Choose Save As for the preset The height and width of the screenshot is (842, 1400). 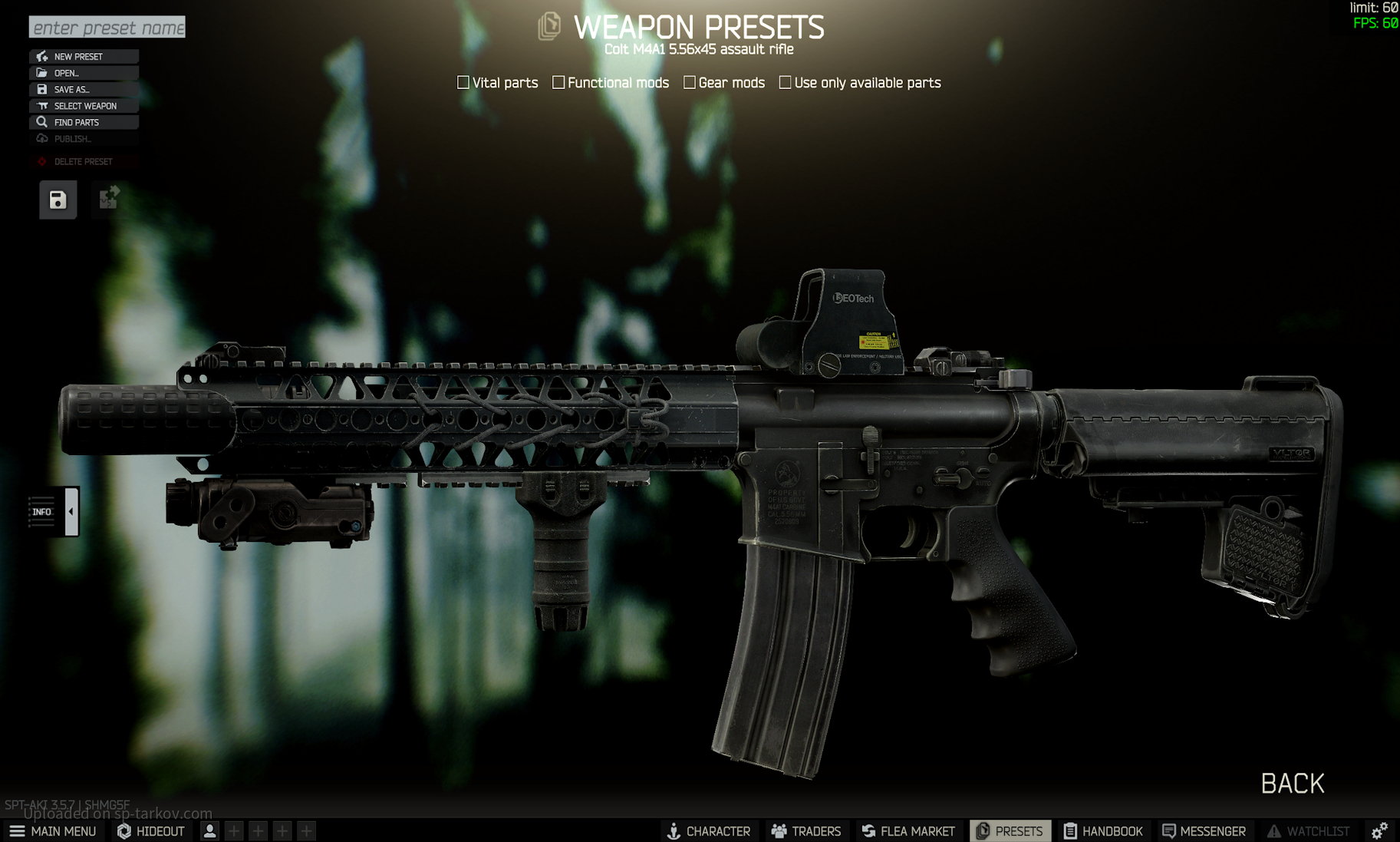(x=84, y=90)
